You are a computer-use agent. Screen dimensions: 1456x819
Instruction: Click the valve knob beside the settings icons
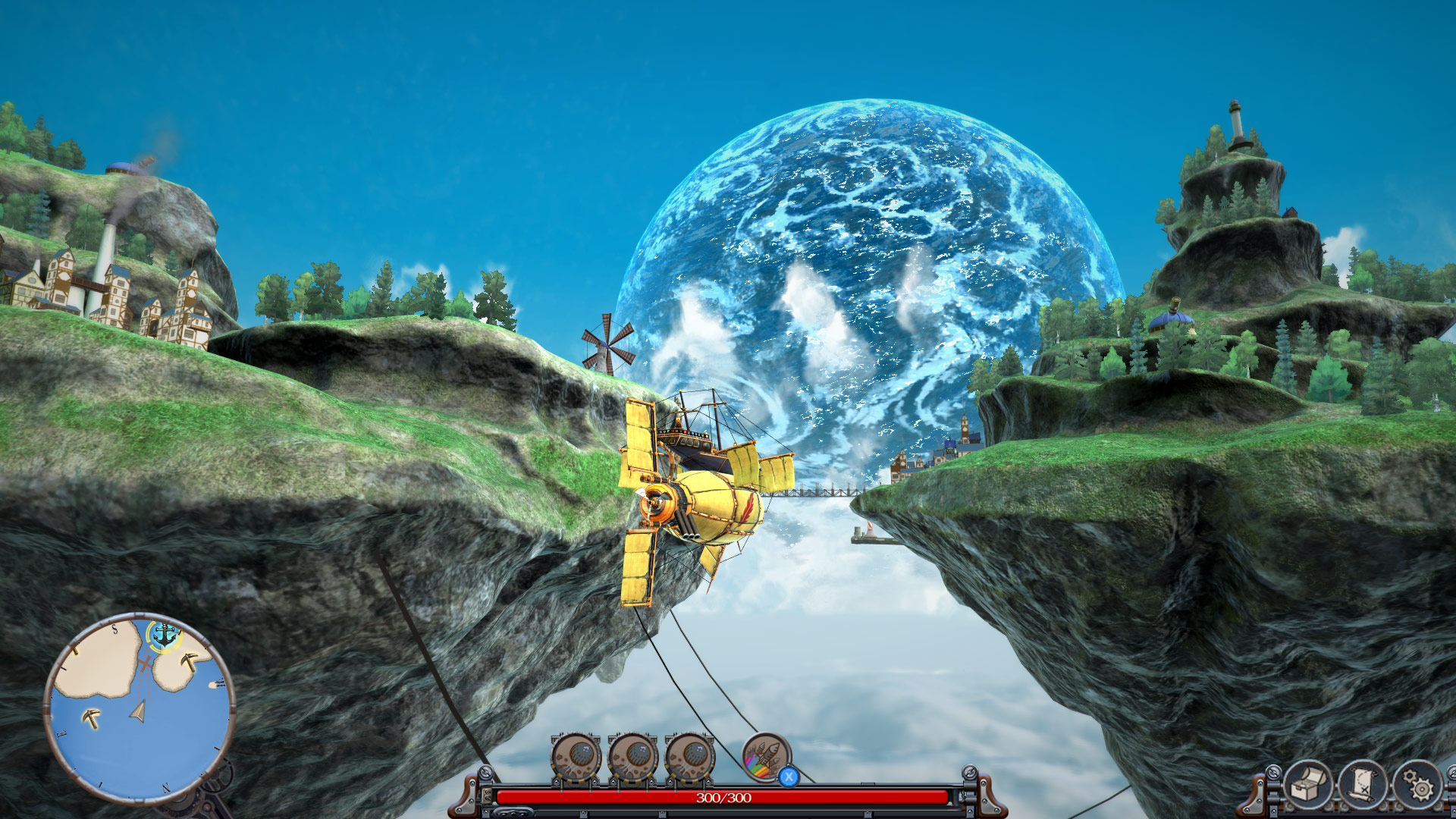click(1274, 774)
